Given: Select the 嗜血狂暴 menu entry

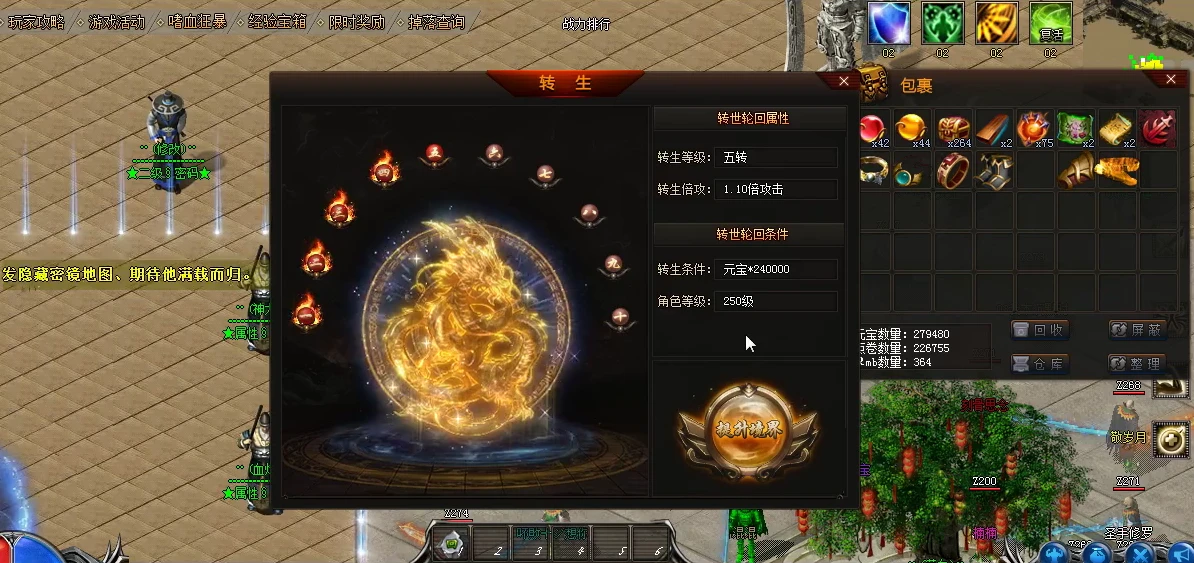Looking at the screenshot, I should (x=197, y=21).
